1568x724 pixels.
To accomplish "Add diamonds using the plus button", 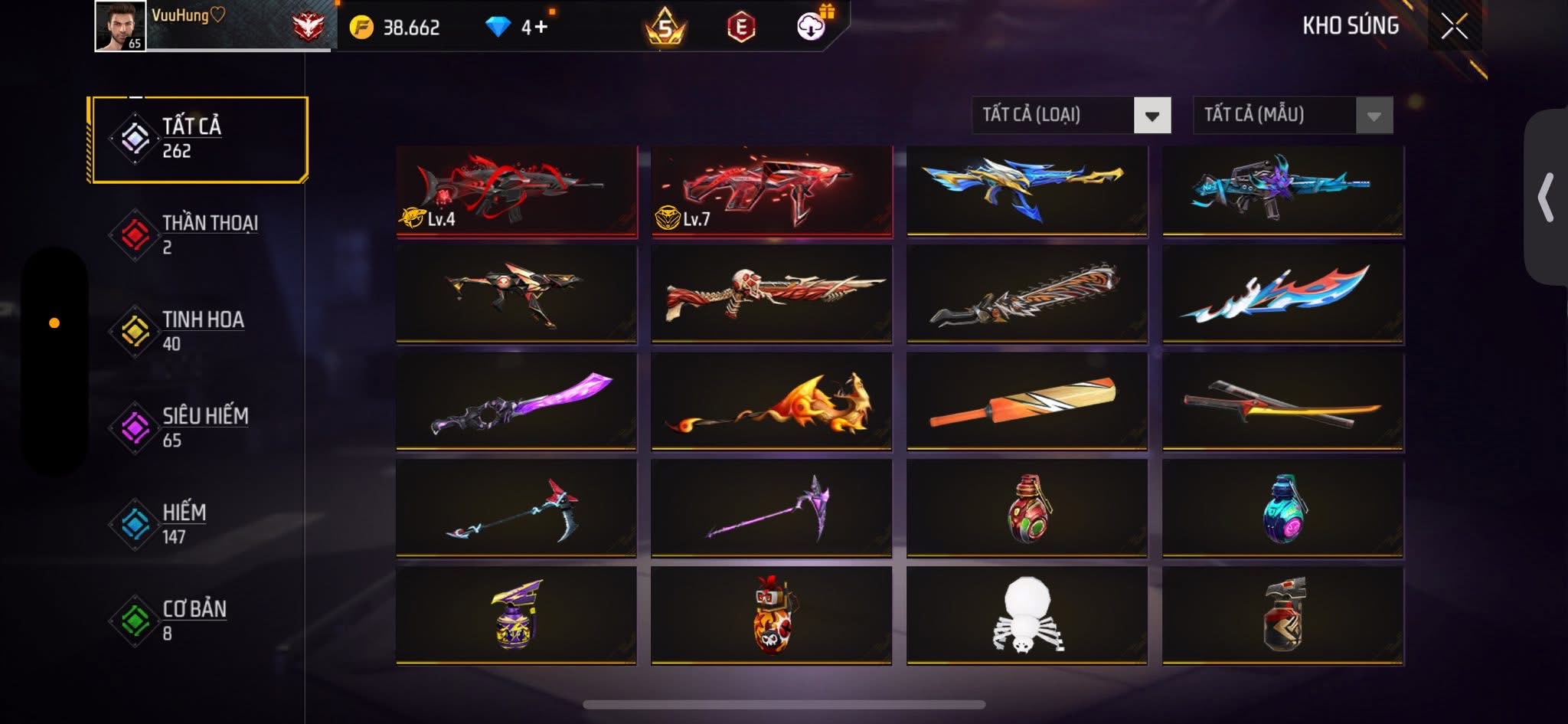I will click(541, 28).
